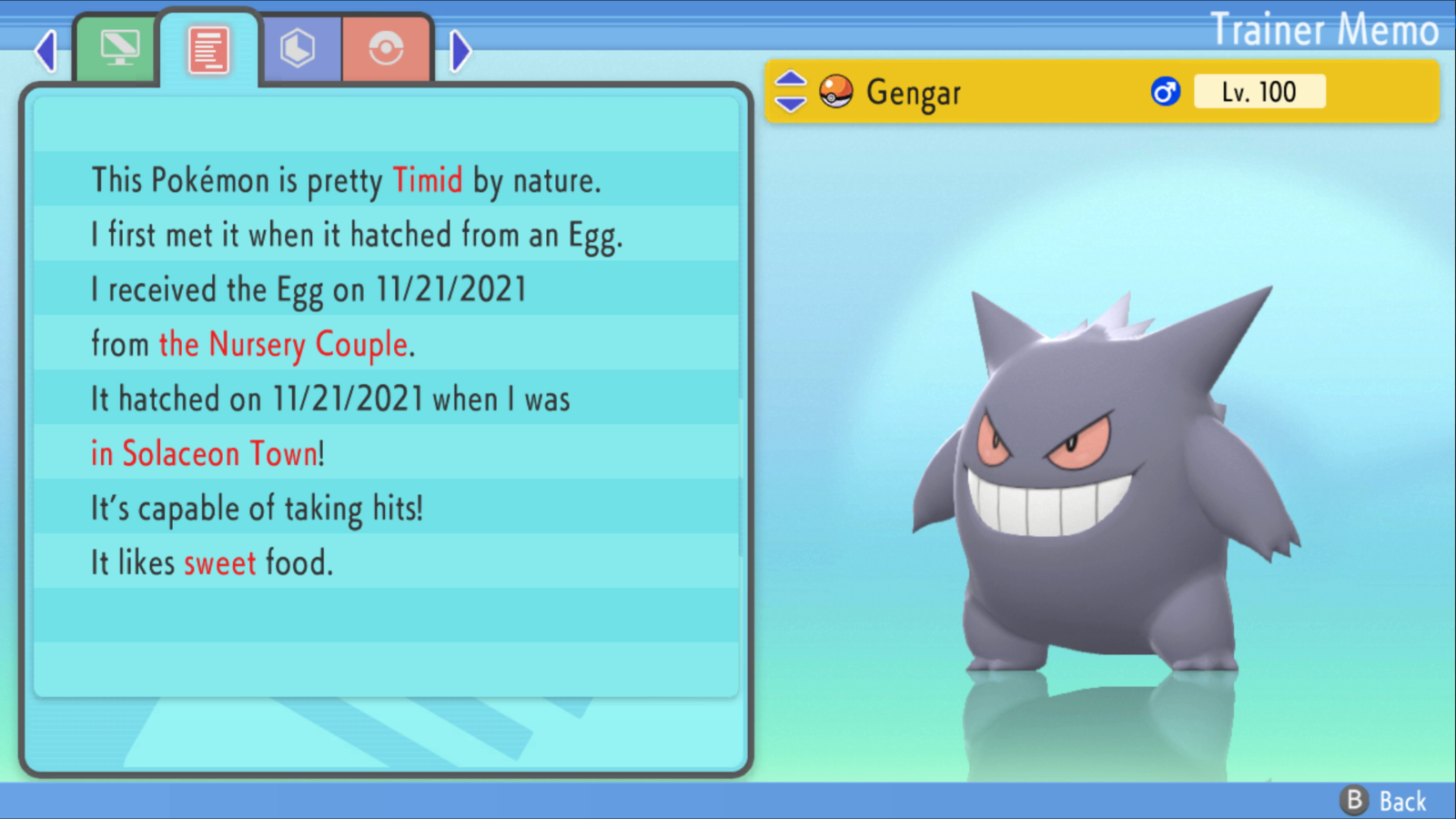Click the sweet food preference text
This screenshot has width=1456, height=819.
(x=219, y=562)
